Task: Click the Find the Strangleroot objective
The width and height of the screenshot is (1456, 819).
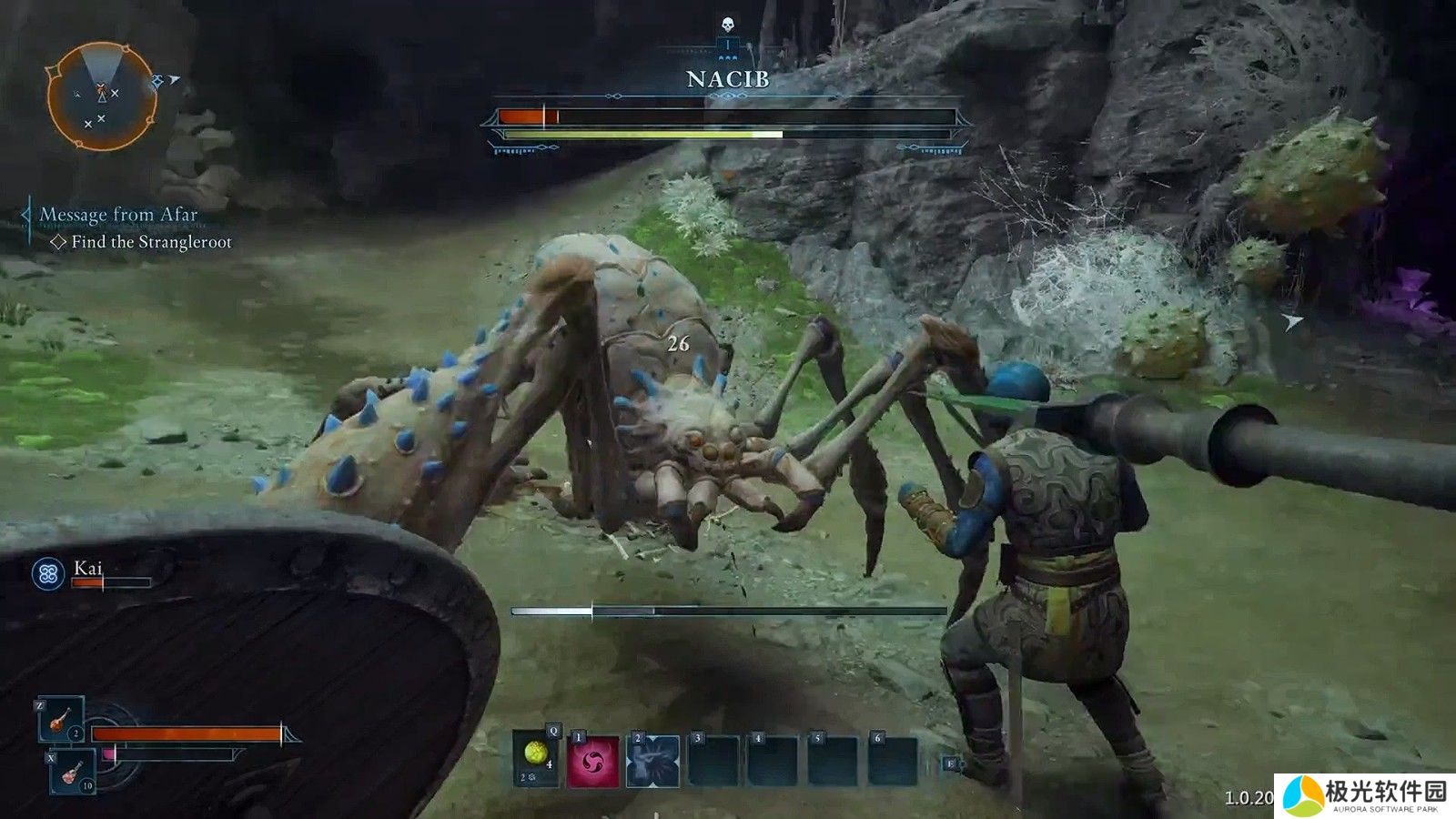Action: [151, 242]
